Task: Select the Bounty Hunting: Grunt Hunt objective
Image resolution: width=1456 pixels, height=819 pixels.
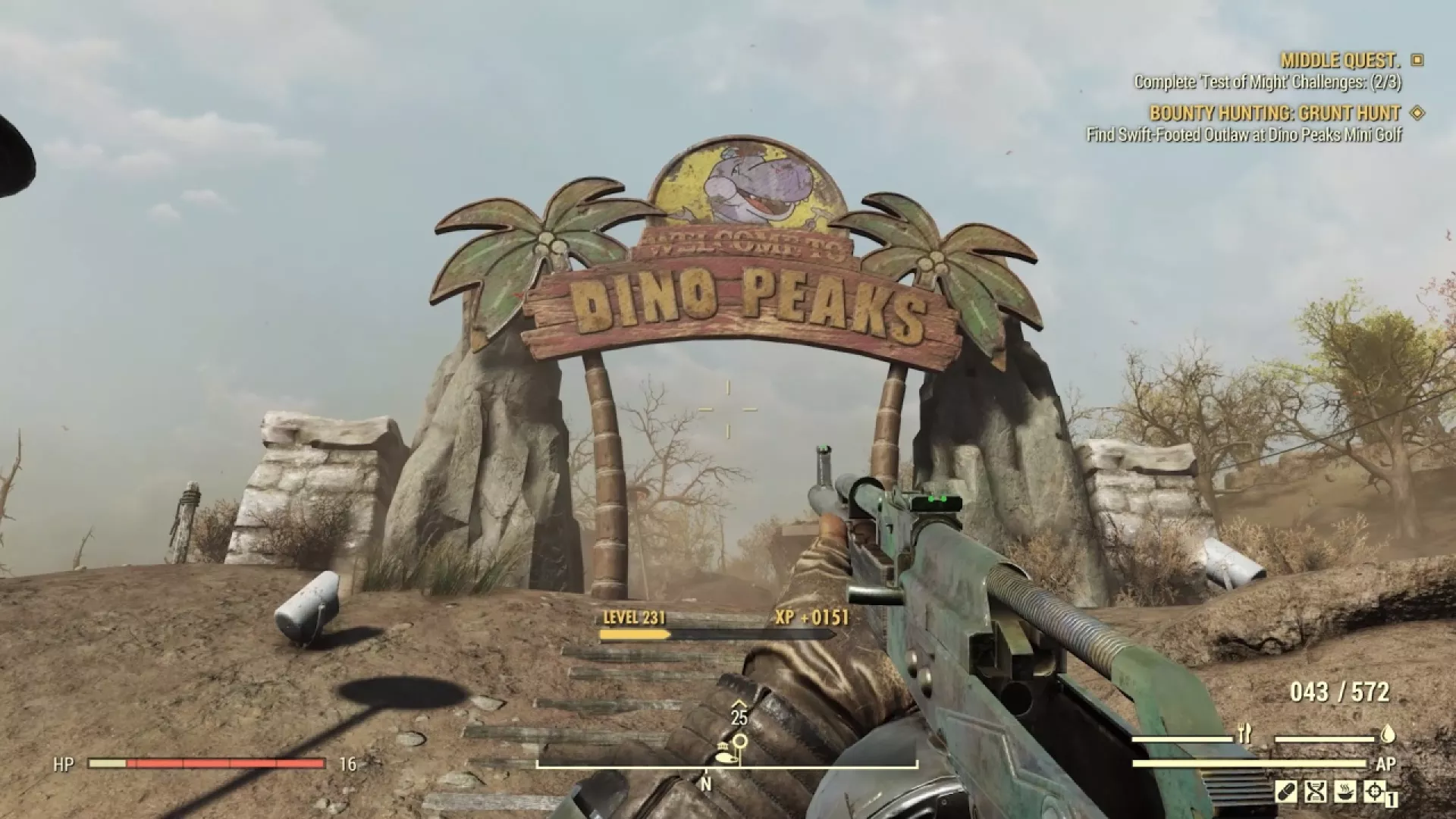Action: click(x=1275, y=114)
